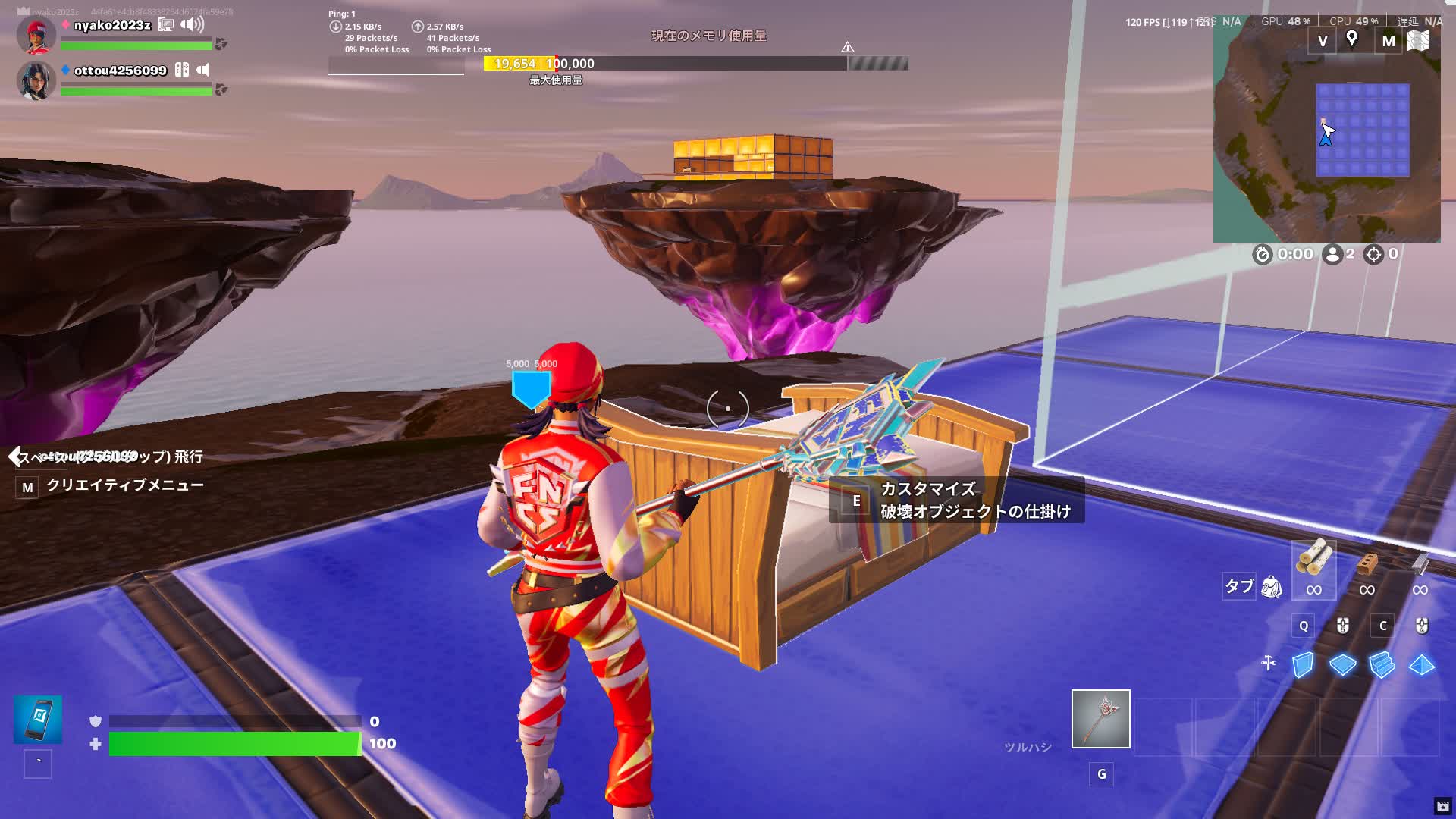Toggle ottou4256099's voice speaker icon
Image resolution: width=1456 pixels, height=819 pixels.
click(x=202, y=71)
